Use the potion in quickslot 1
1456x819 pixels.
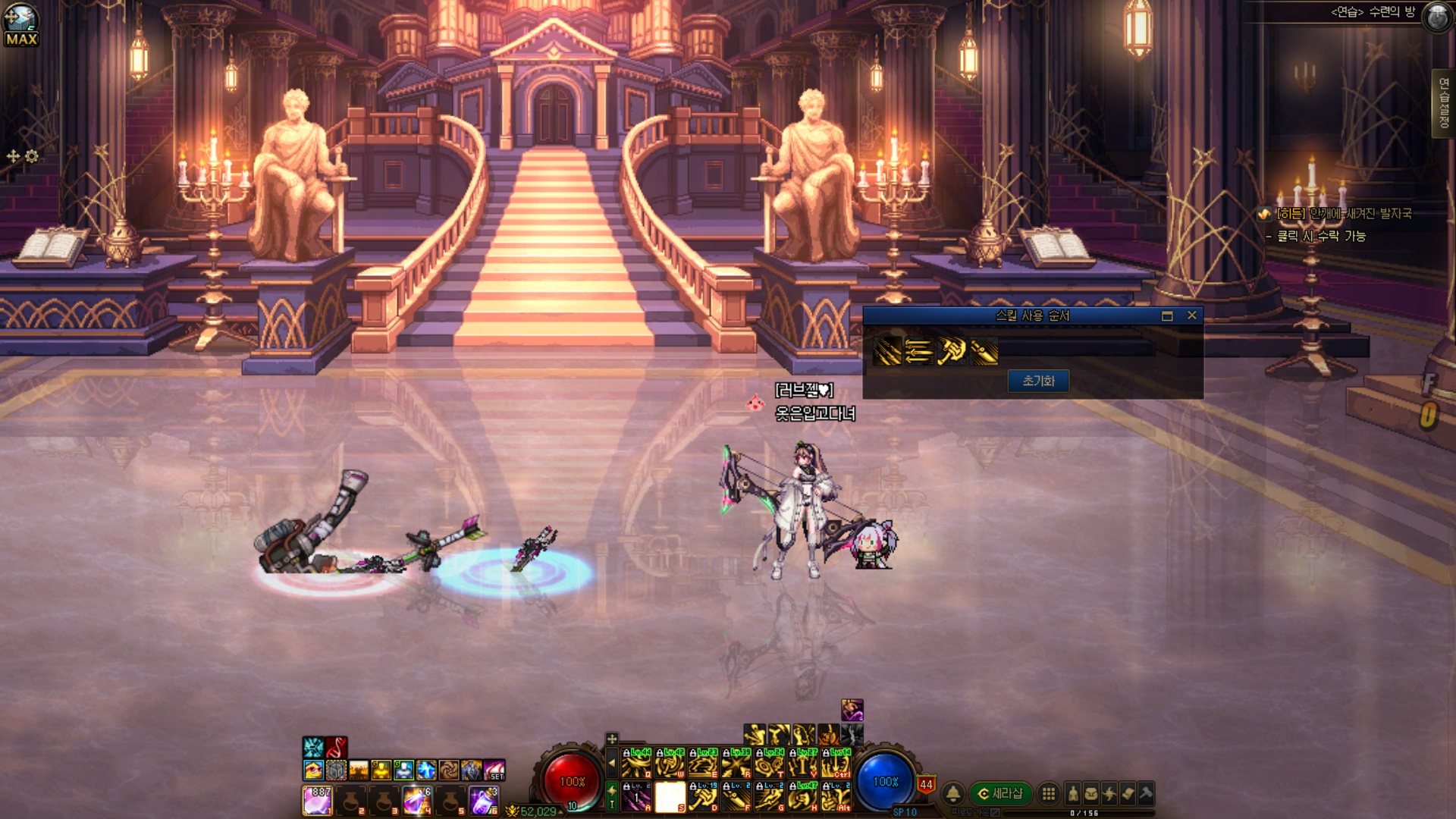click(x=318, y=800)
